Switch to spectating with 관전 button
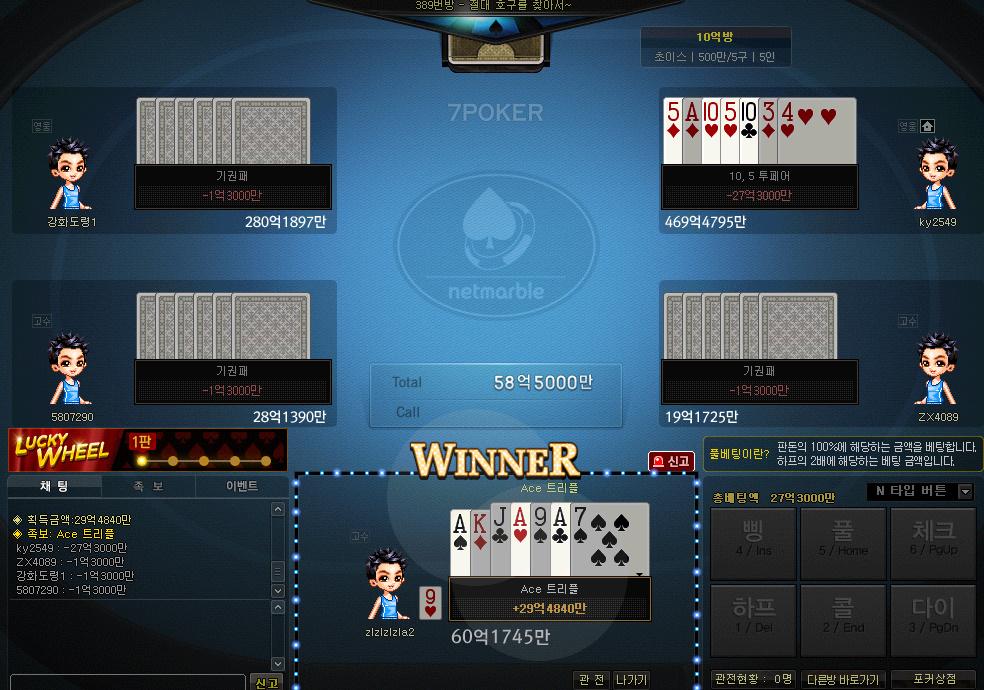Screen dimensions: 984x690 pyautogui.click(x=592, y=680)
